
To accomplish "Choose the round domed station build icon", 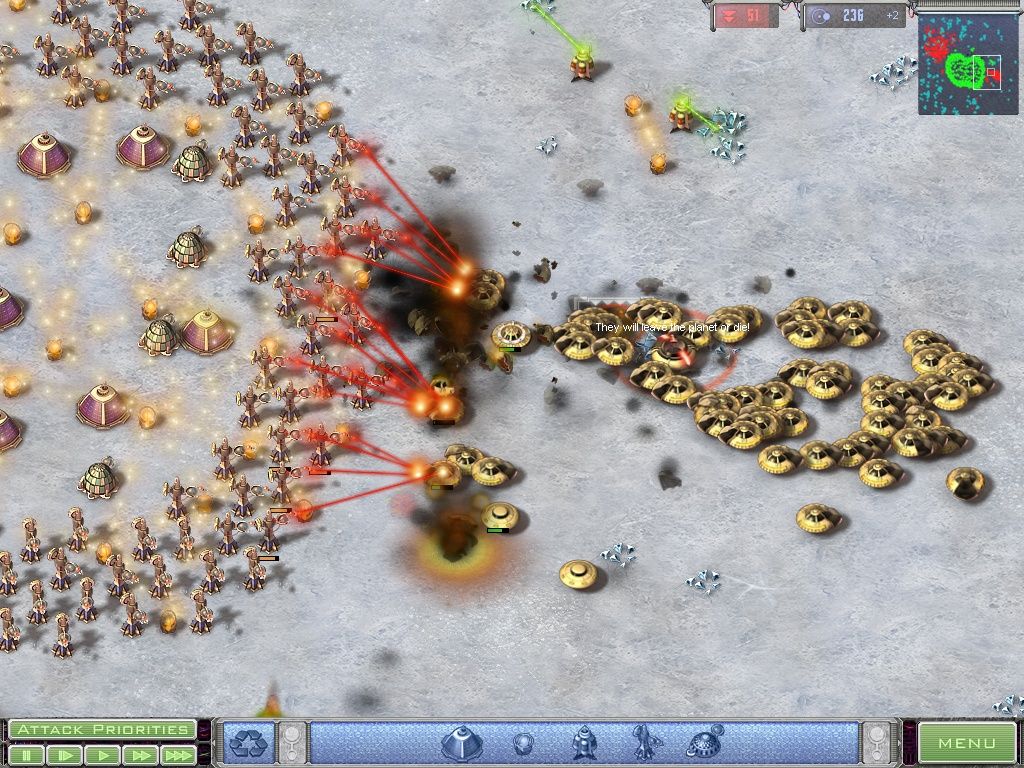I will (x=705, y=743).
